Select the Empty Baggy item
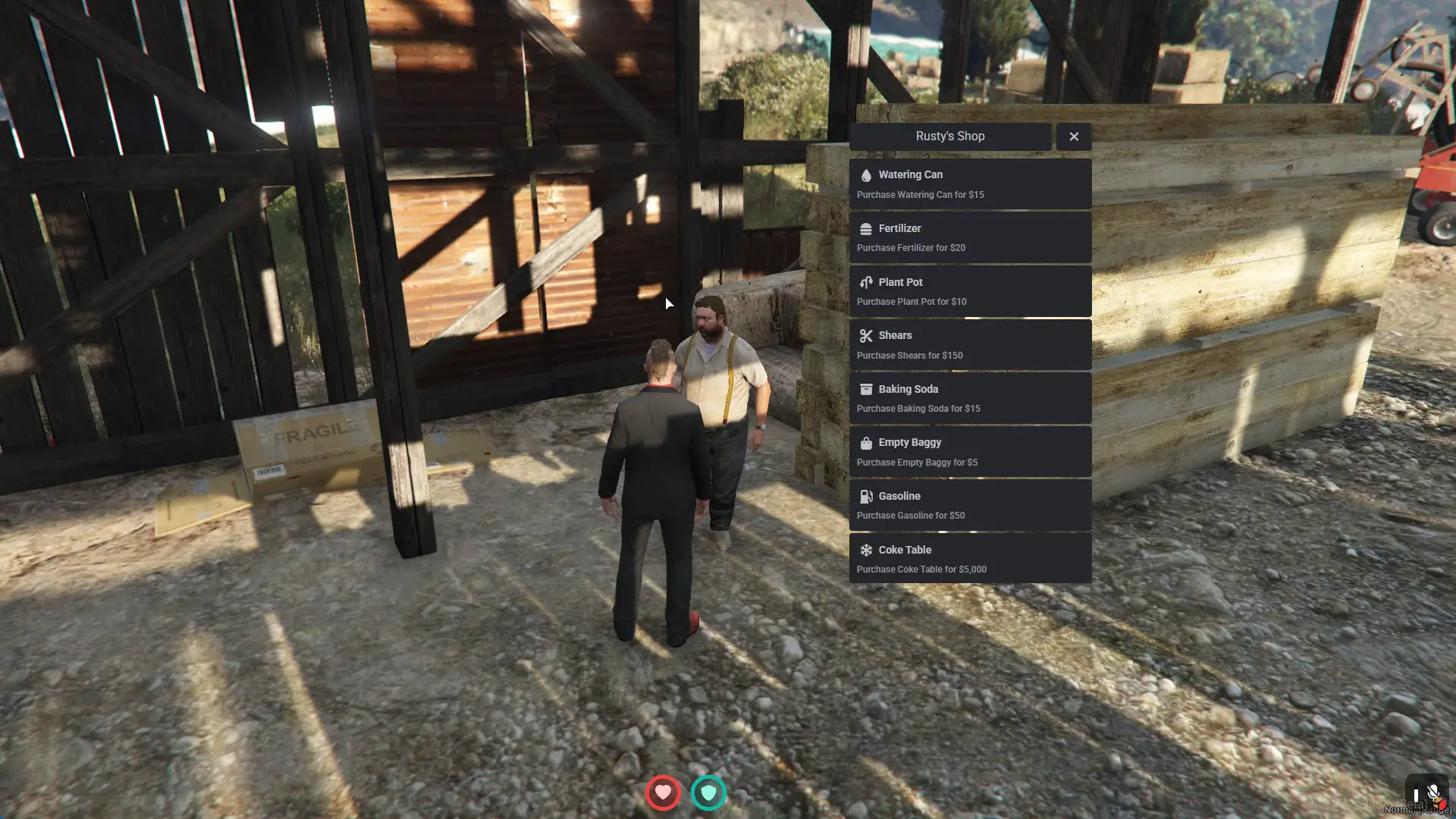Image resolution: width=1456 pixels, height=819 pixels. coord(970,452)
